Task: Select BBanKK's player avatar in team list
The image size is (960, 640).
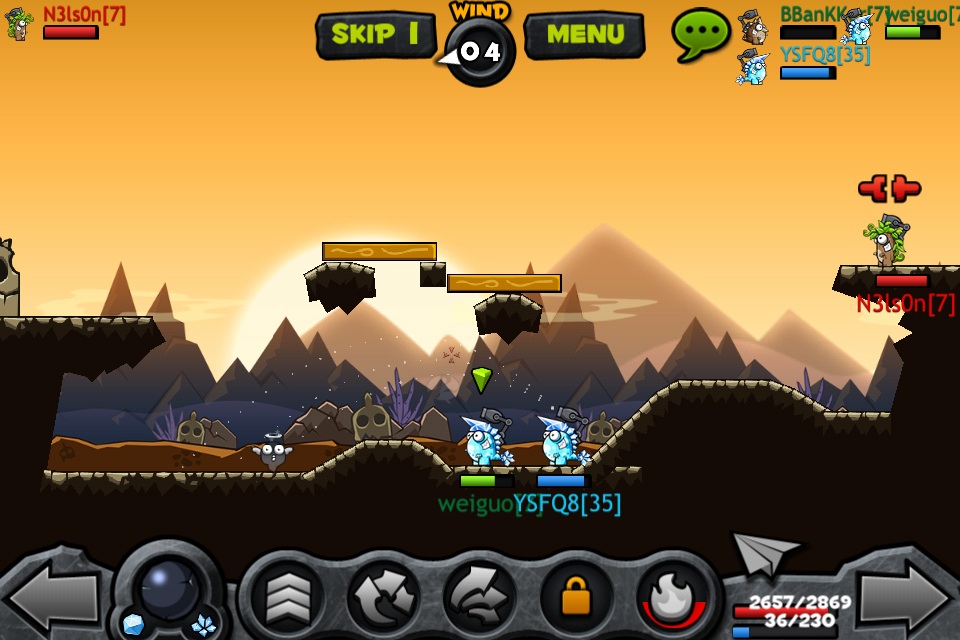Action: pyautogui.click(x=753, y=26)
